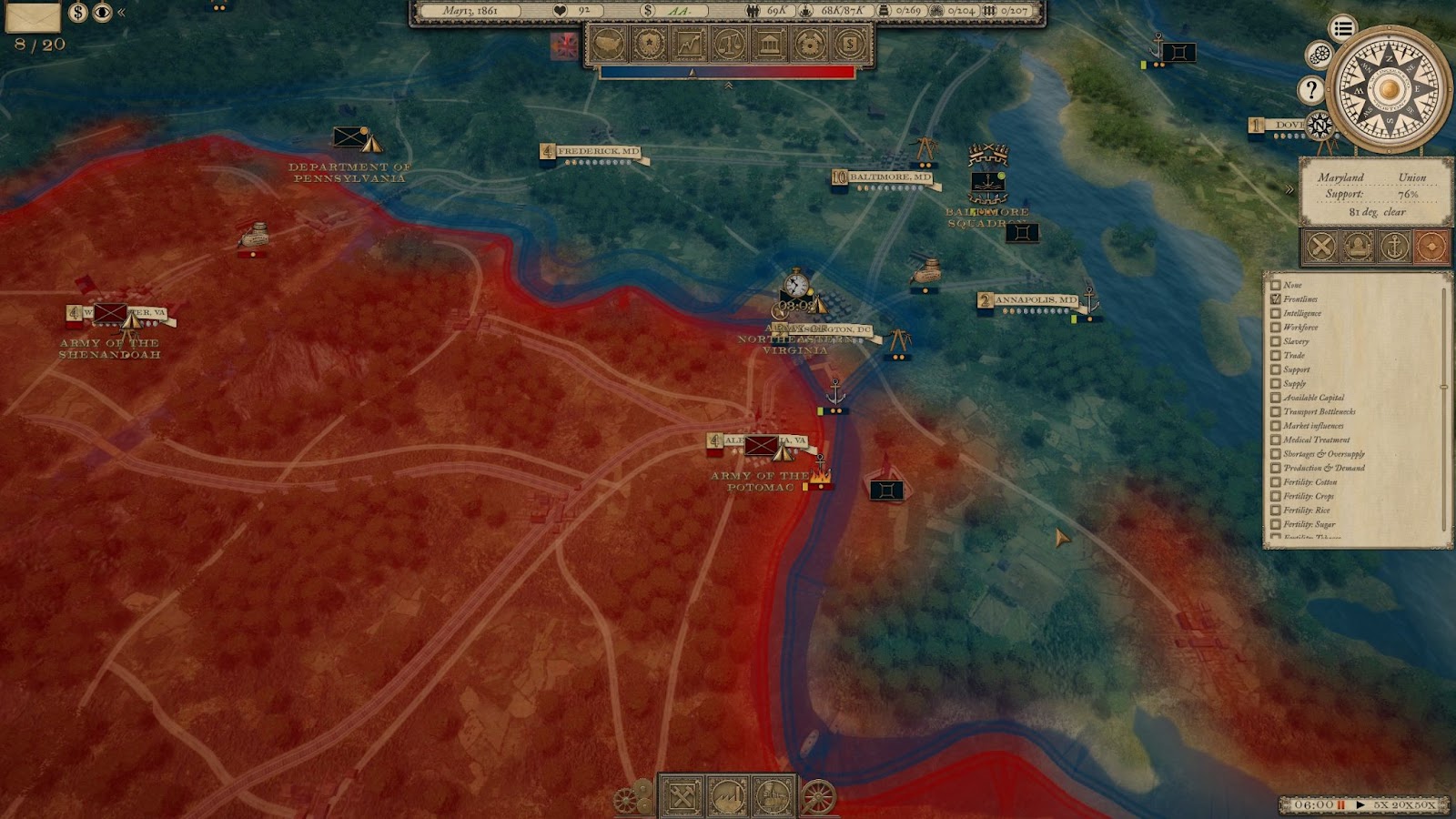
Task: Open the envelope messages icon
Action: (x=33, y=15)
